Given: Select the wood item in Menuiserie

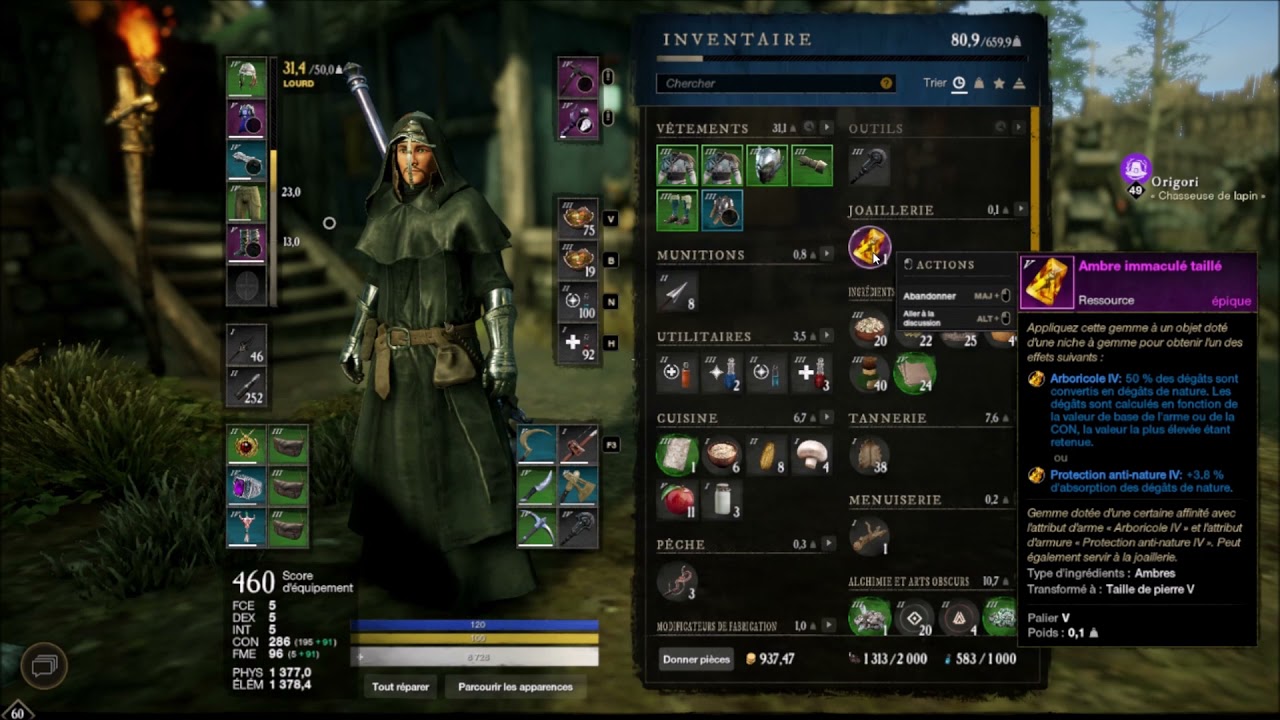Looking at the screenshot, I should pos(869,536).
